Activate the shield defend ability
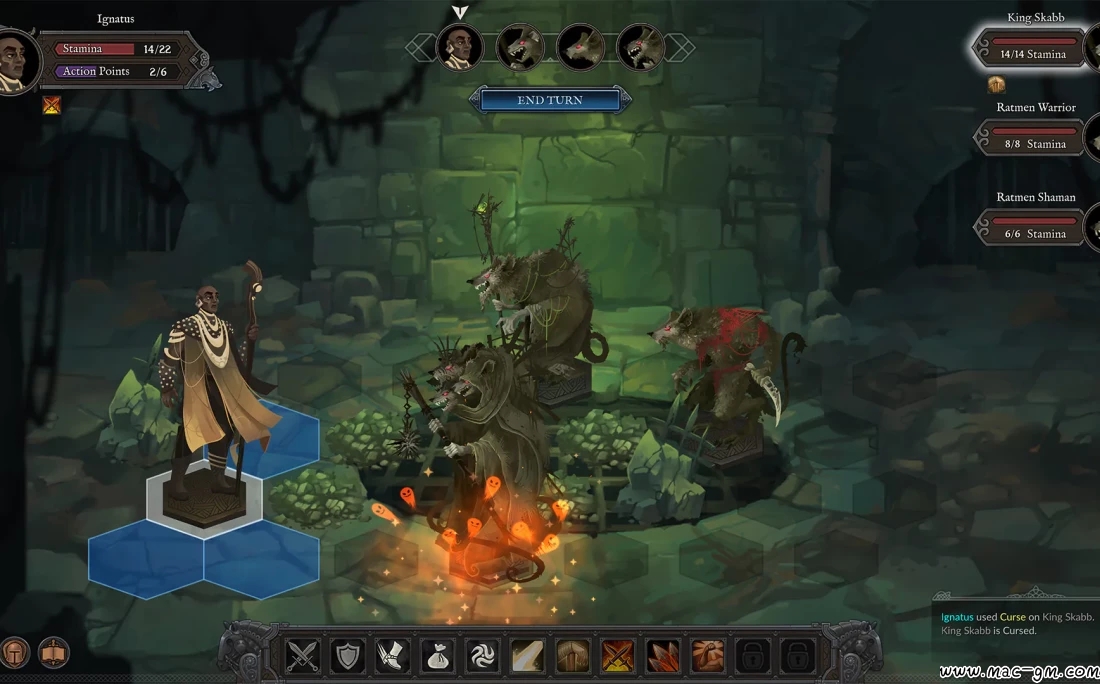 click(x=348, y=656)
